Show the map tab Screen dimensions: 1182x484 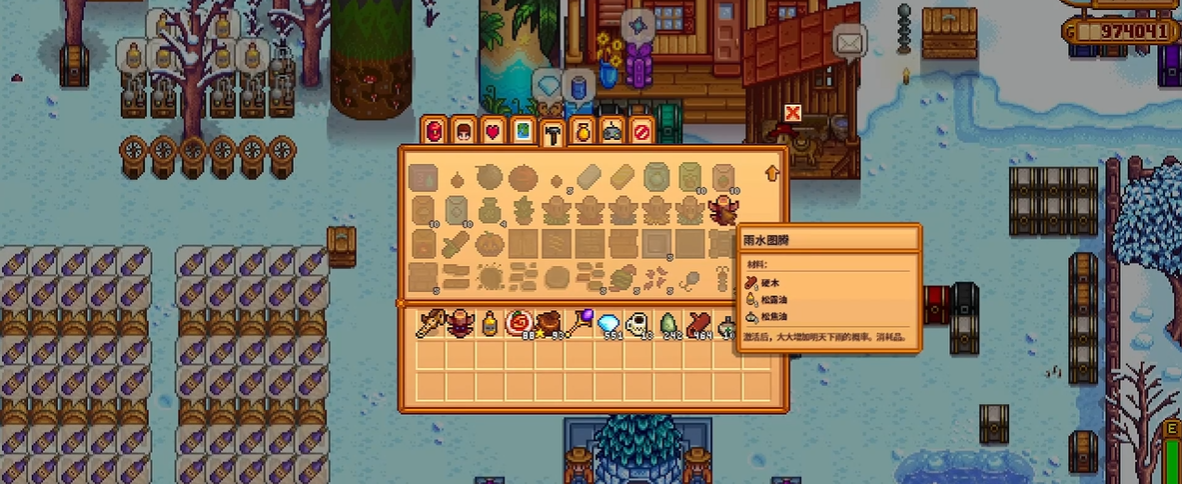(x=522, y=131)
